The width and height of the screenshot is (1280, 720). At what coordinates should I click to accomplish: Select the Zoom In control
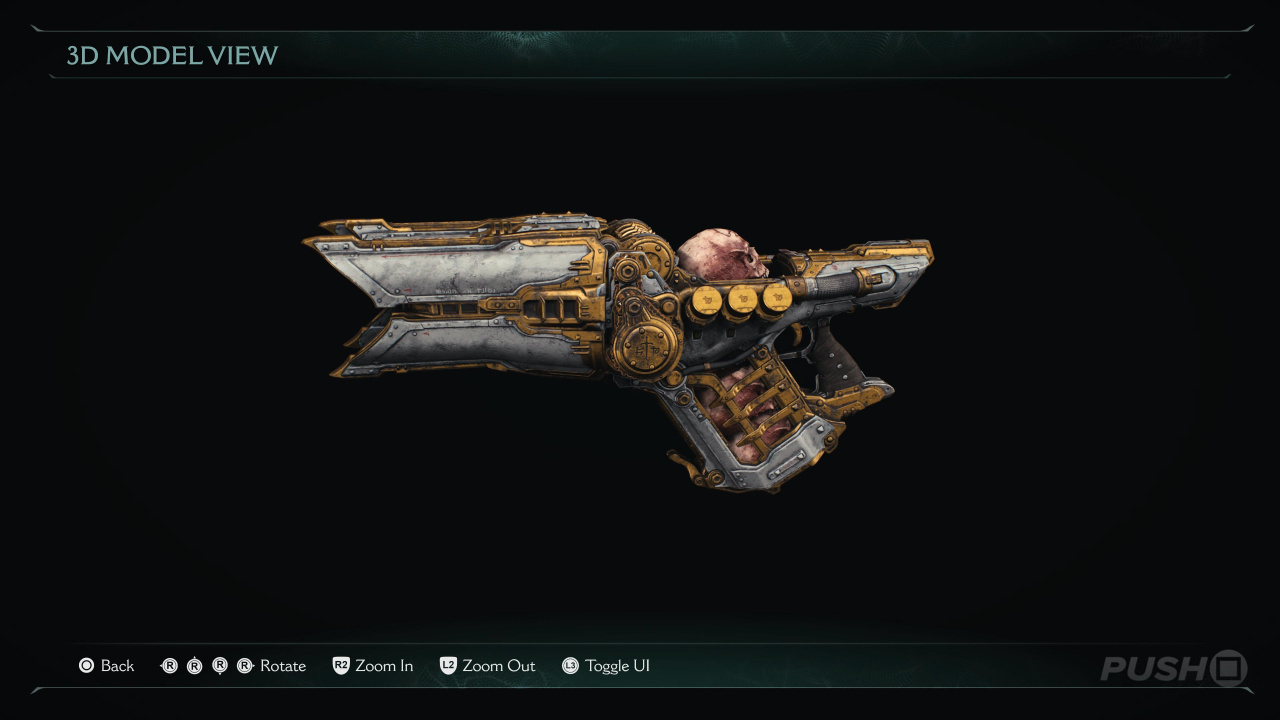pos(373,666)
